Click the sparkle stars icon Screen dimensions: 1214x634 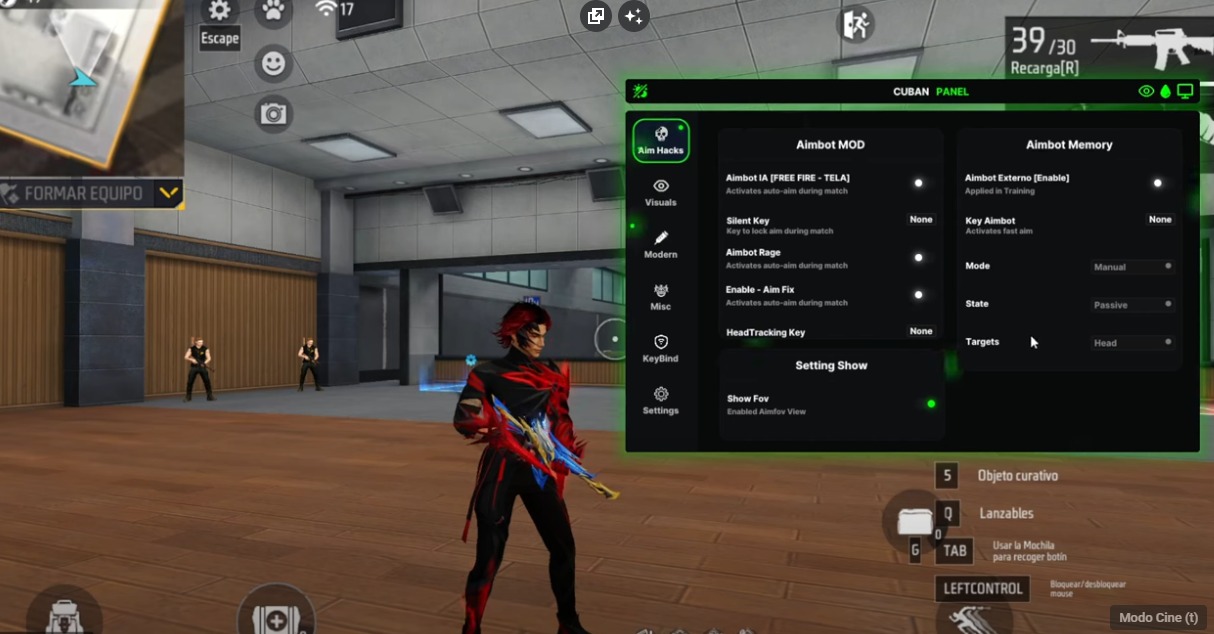pyautogui.click(x=633, y=16)
